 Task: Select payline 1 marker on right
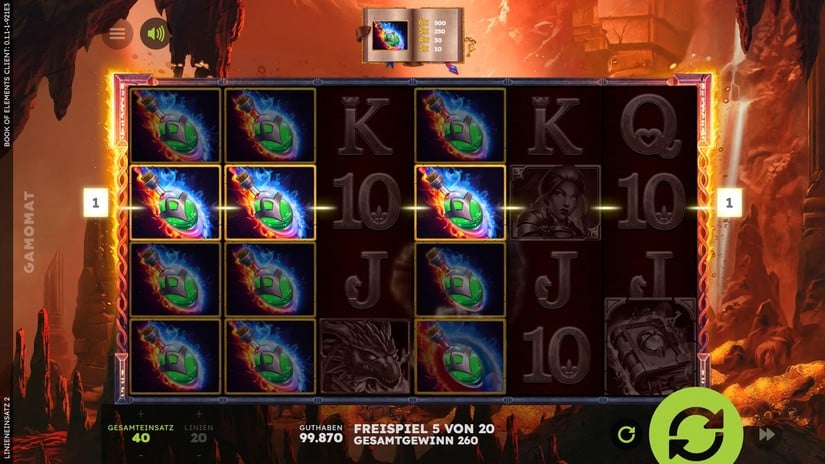point(729,204)
